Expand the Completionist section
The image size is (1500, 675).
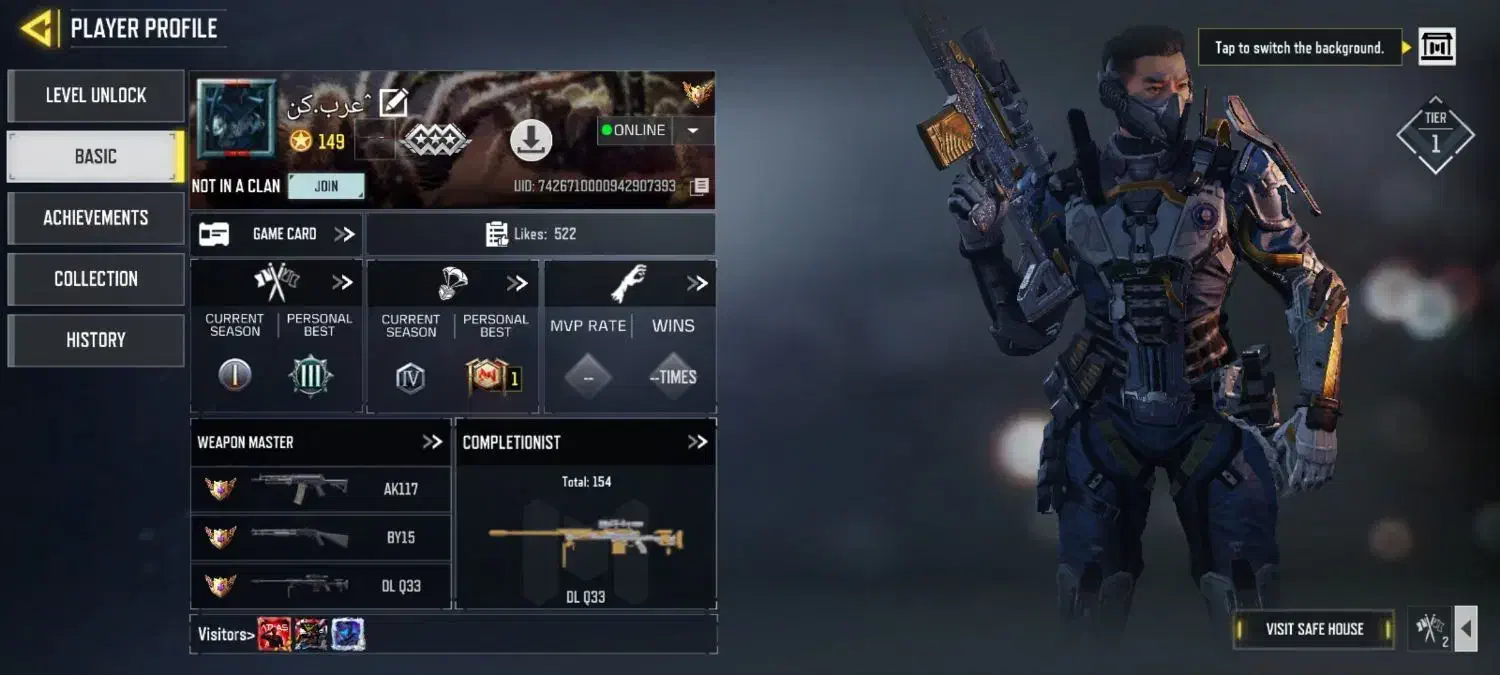(697, 442)
